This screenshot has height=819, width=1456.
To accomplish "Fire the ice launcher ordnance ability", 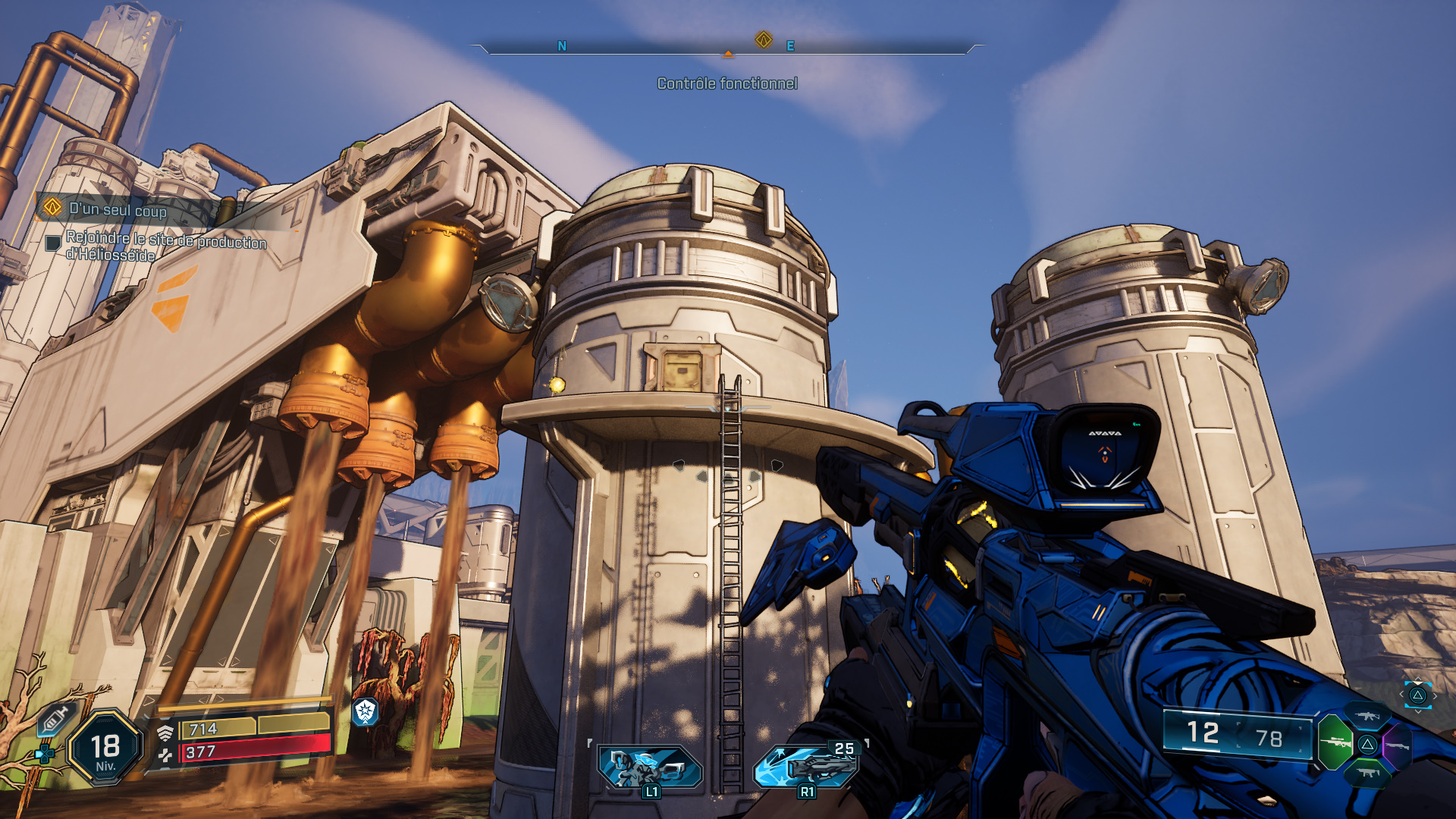I will click(807, 767).
